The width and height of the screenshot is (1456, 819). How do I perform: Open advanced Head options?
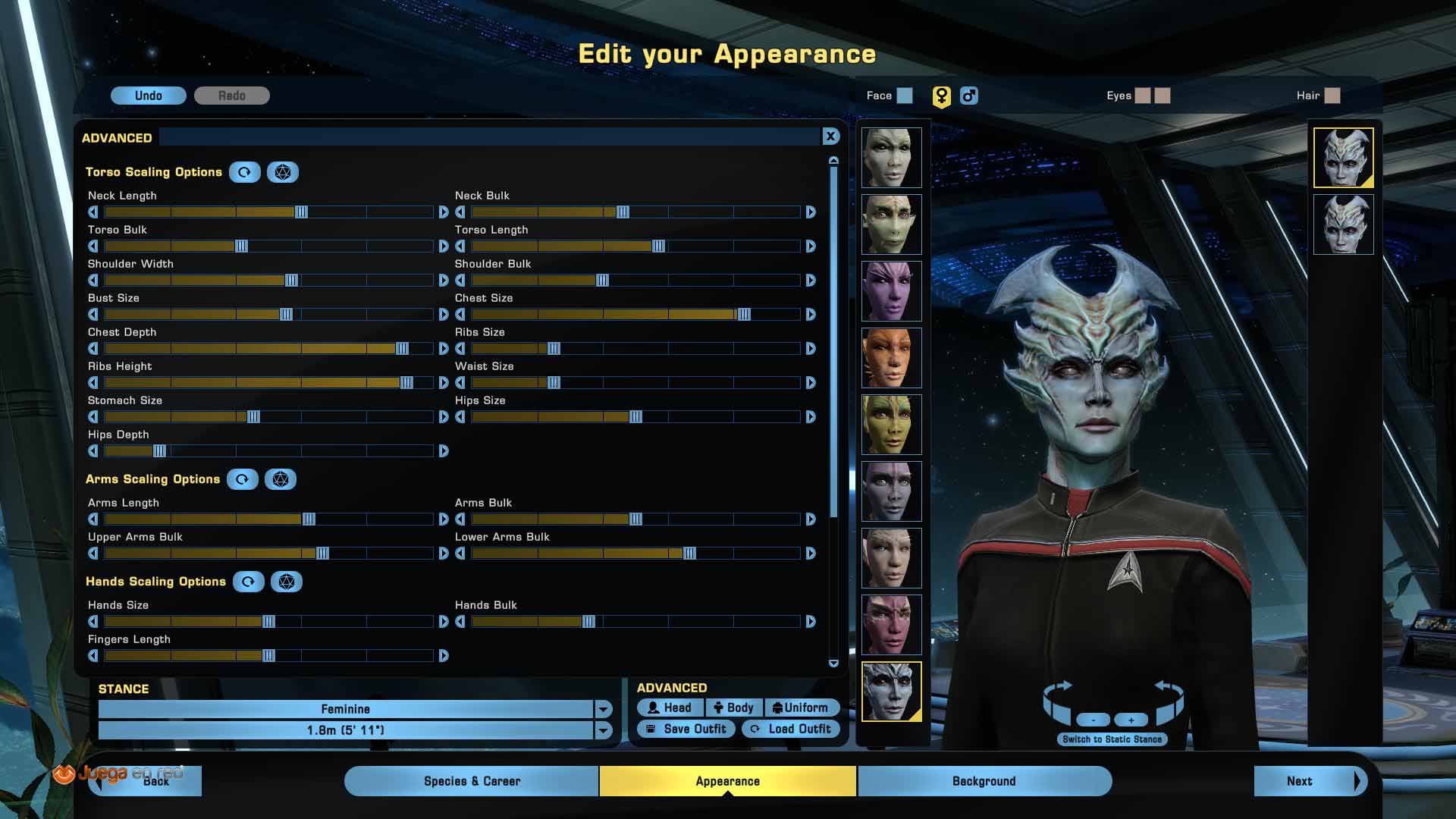pyautogui.click(x=670, y=708)
